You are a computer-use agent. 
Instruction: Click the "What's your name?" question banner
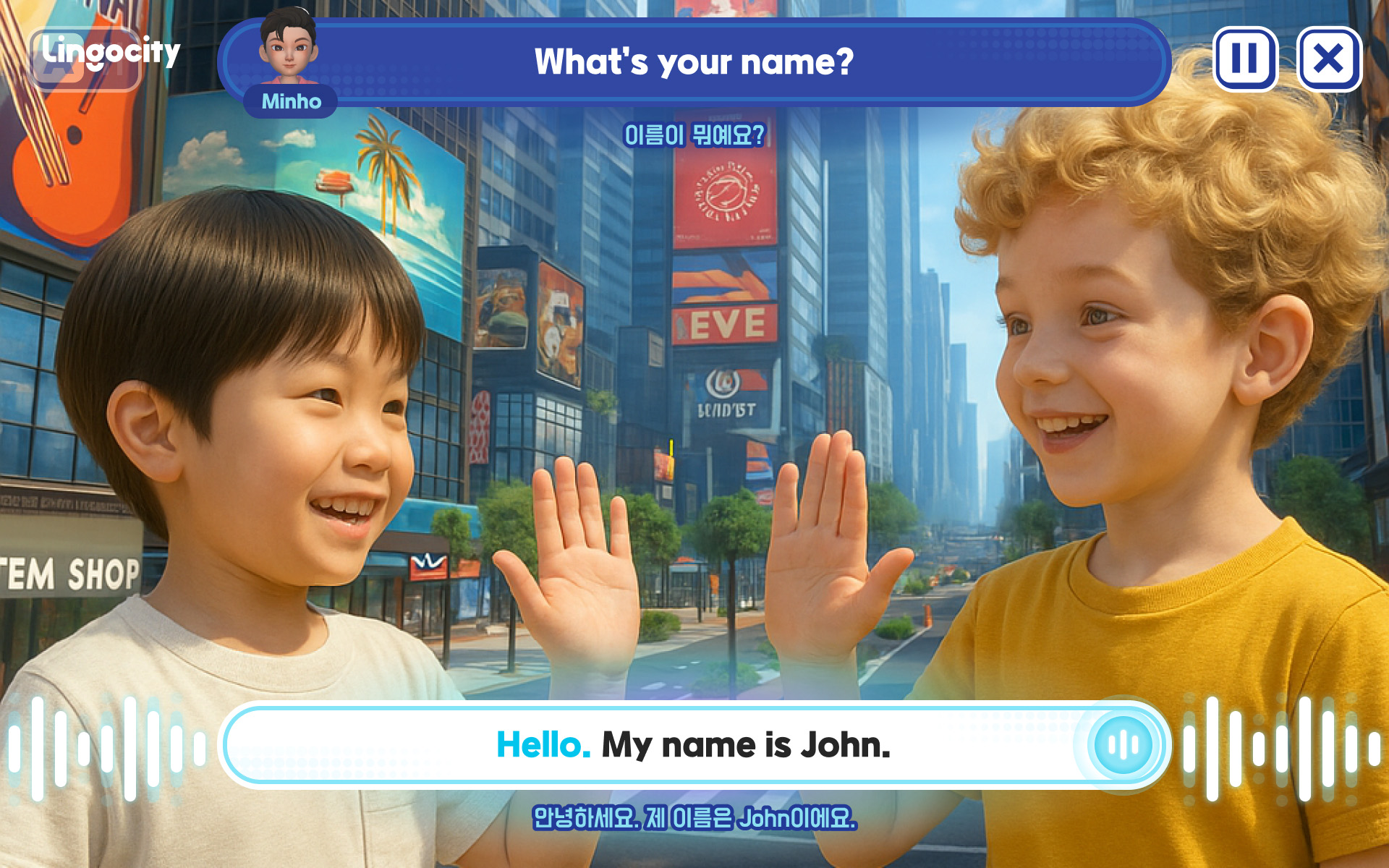pyautogui.click(x=693, y=62)
